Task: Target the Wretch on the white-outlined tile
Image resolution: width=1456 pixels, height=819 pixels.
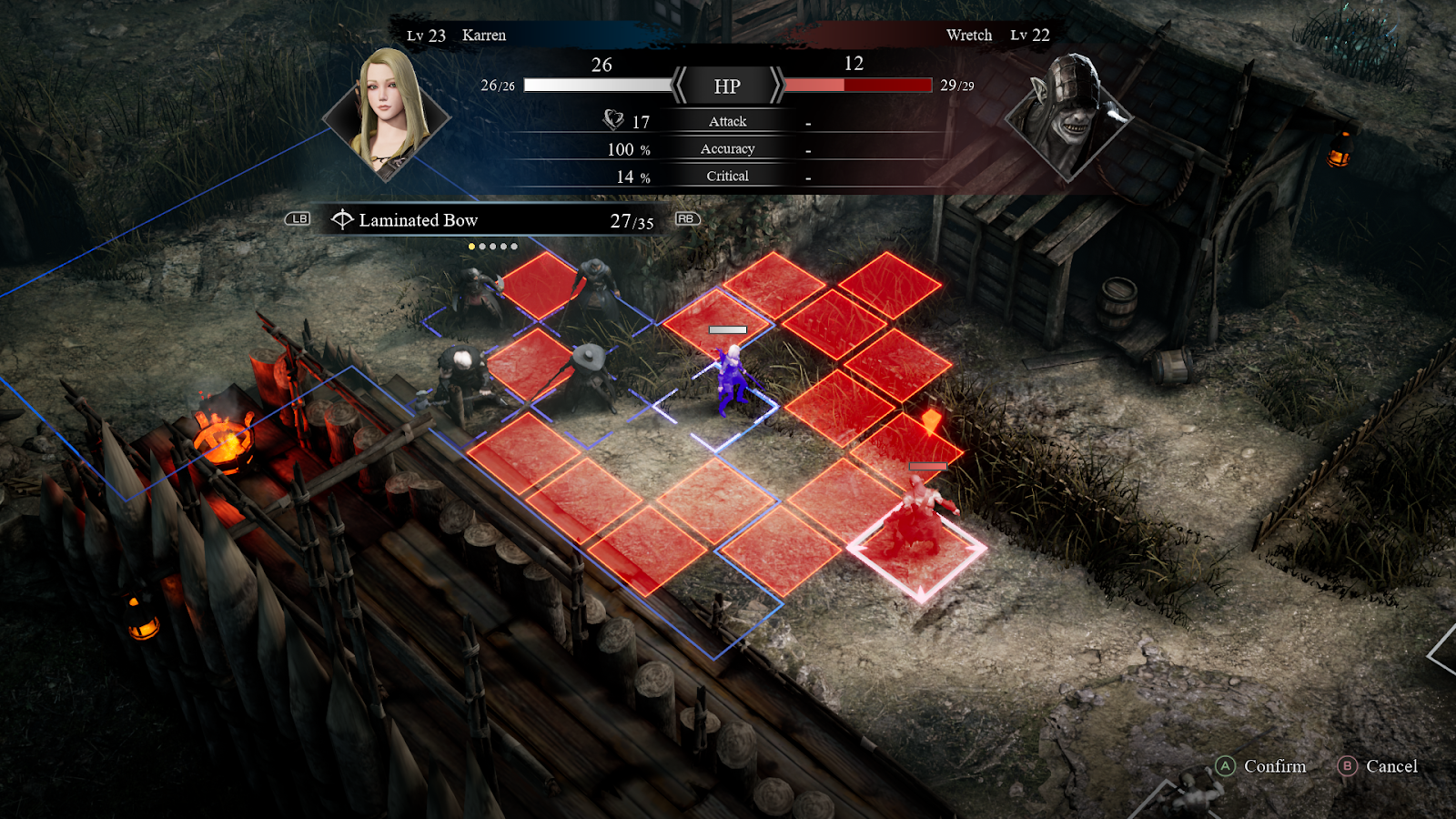Action: [x=919, y=519]
